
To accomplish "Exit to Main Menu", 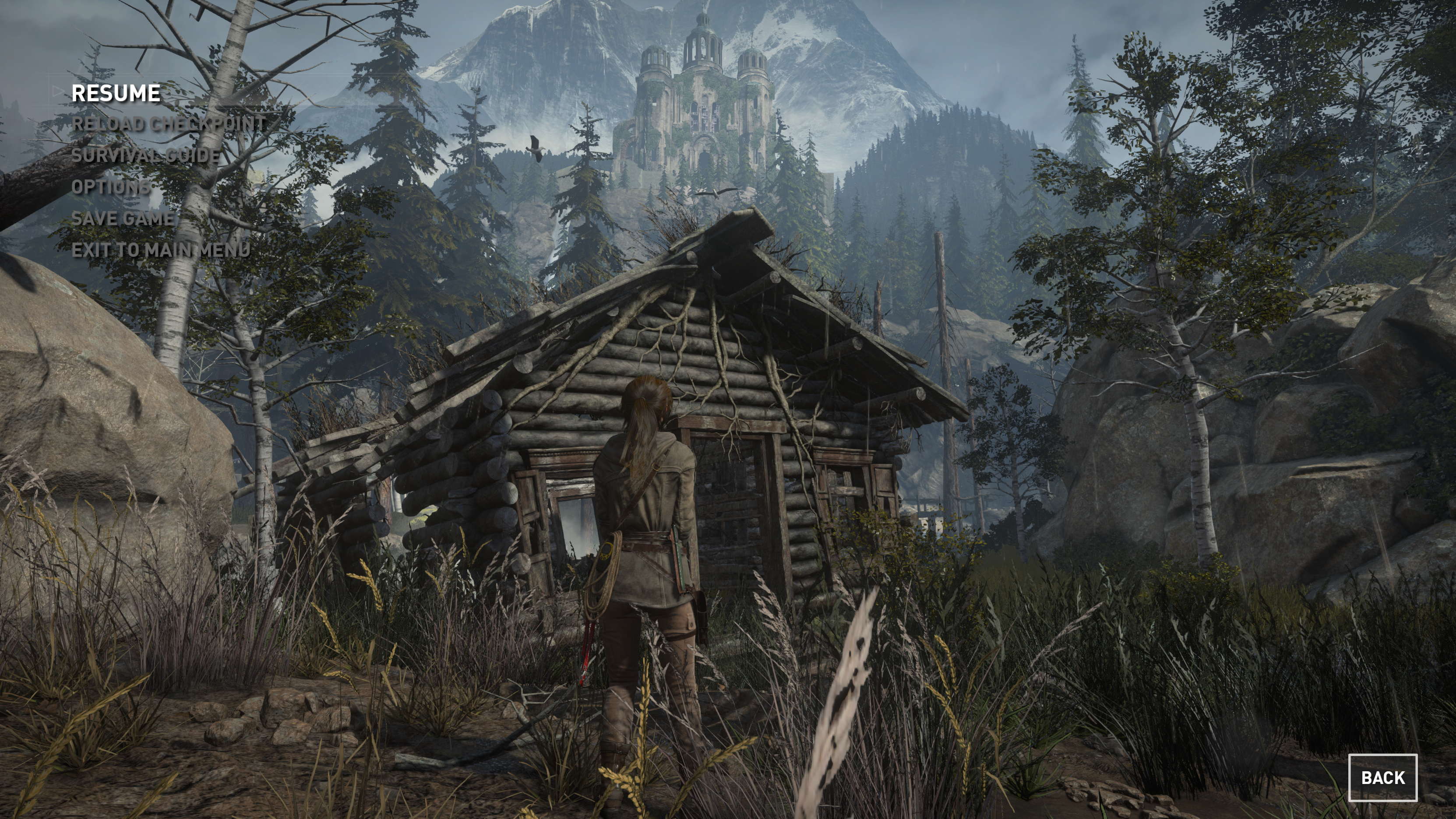I will [x=161, y=250].
